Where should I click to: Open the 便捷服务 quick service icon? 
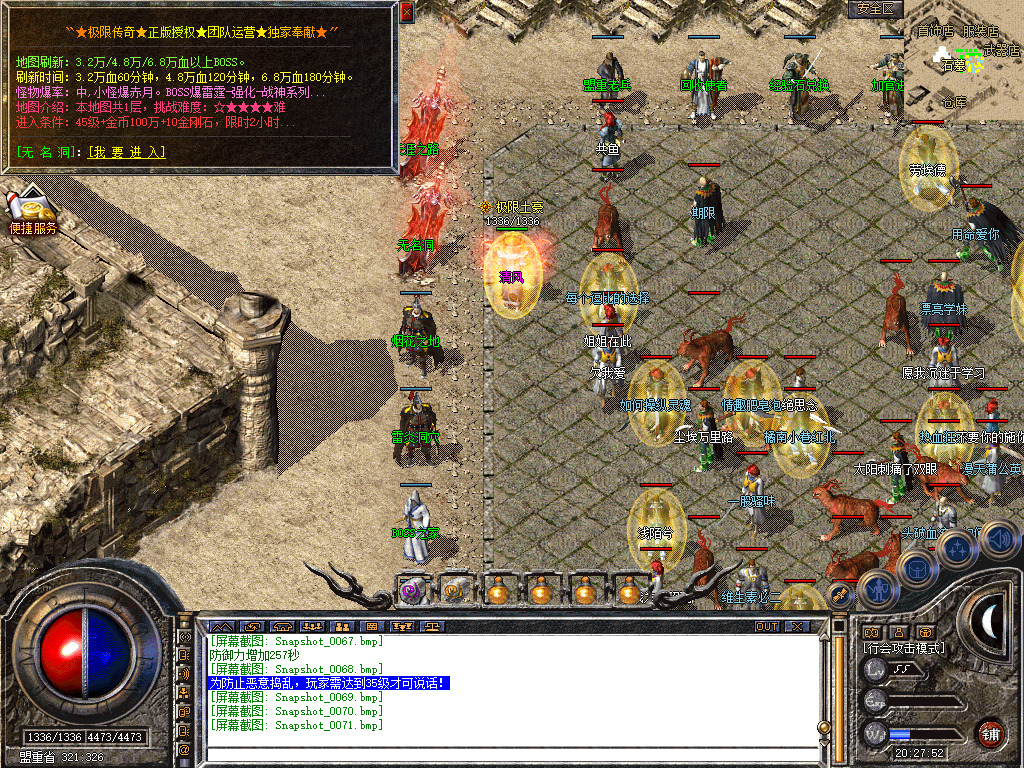[33, 212]
